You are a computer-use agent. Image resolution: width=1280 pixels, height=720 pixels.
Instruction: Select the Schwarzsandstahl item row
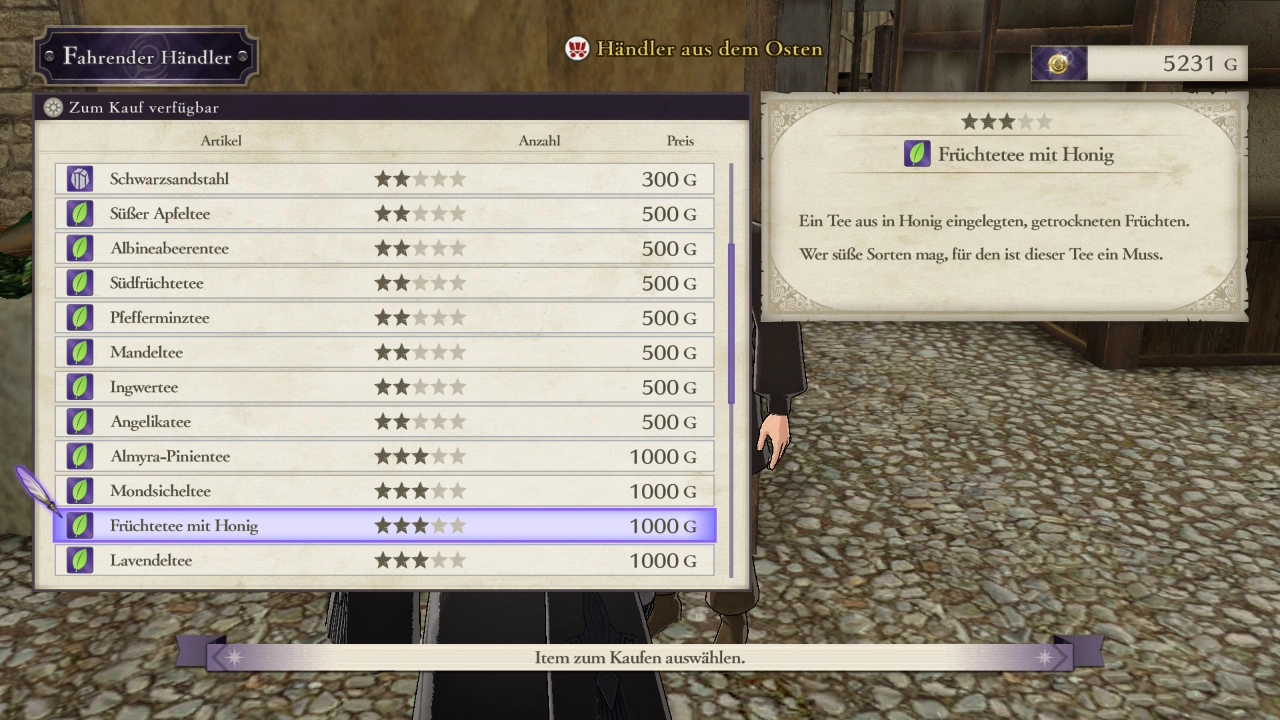pos(385,179)
